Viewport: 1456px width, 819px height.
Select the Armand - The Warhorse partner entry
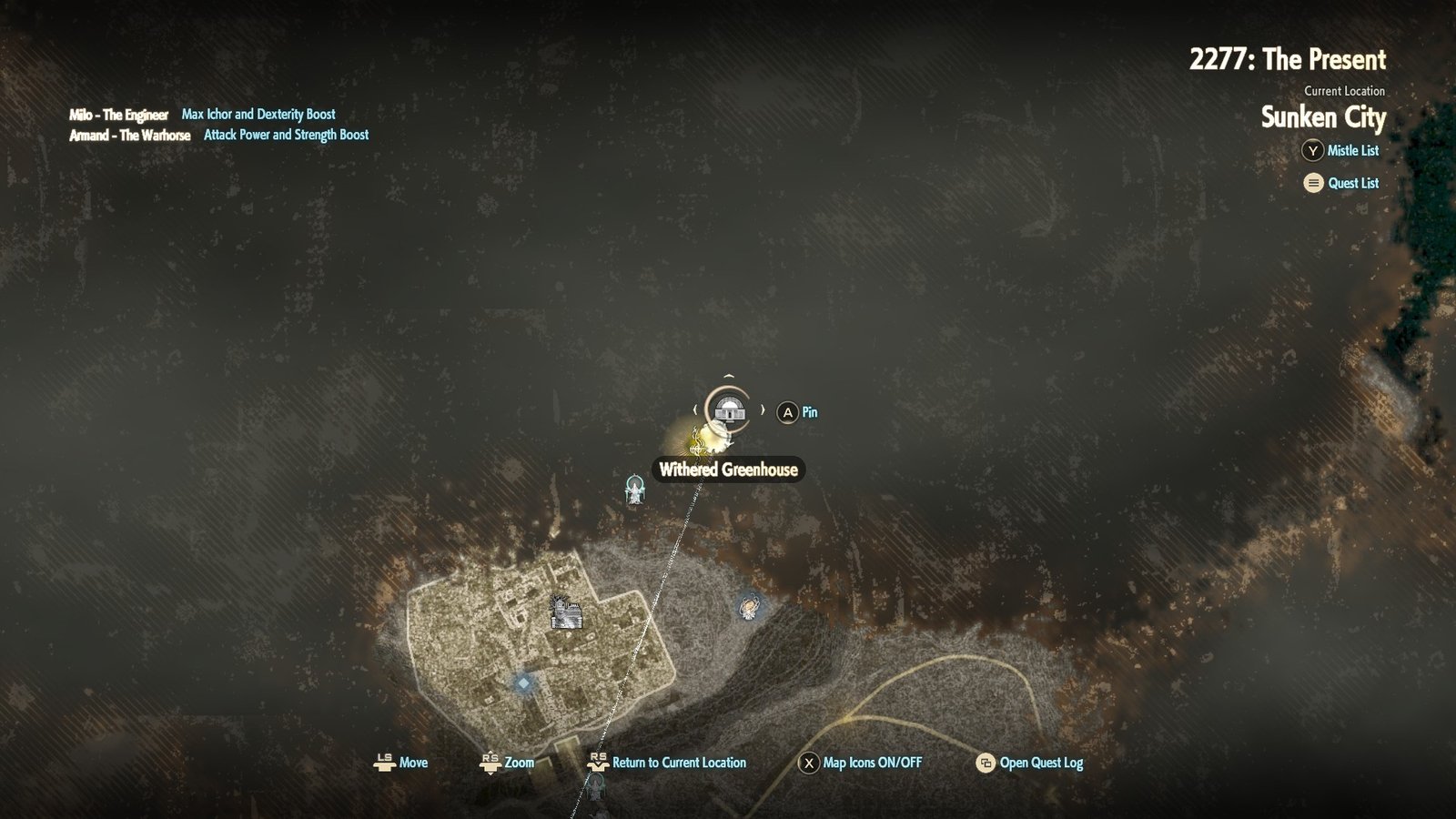130,135
